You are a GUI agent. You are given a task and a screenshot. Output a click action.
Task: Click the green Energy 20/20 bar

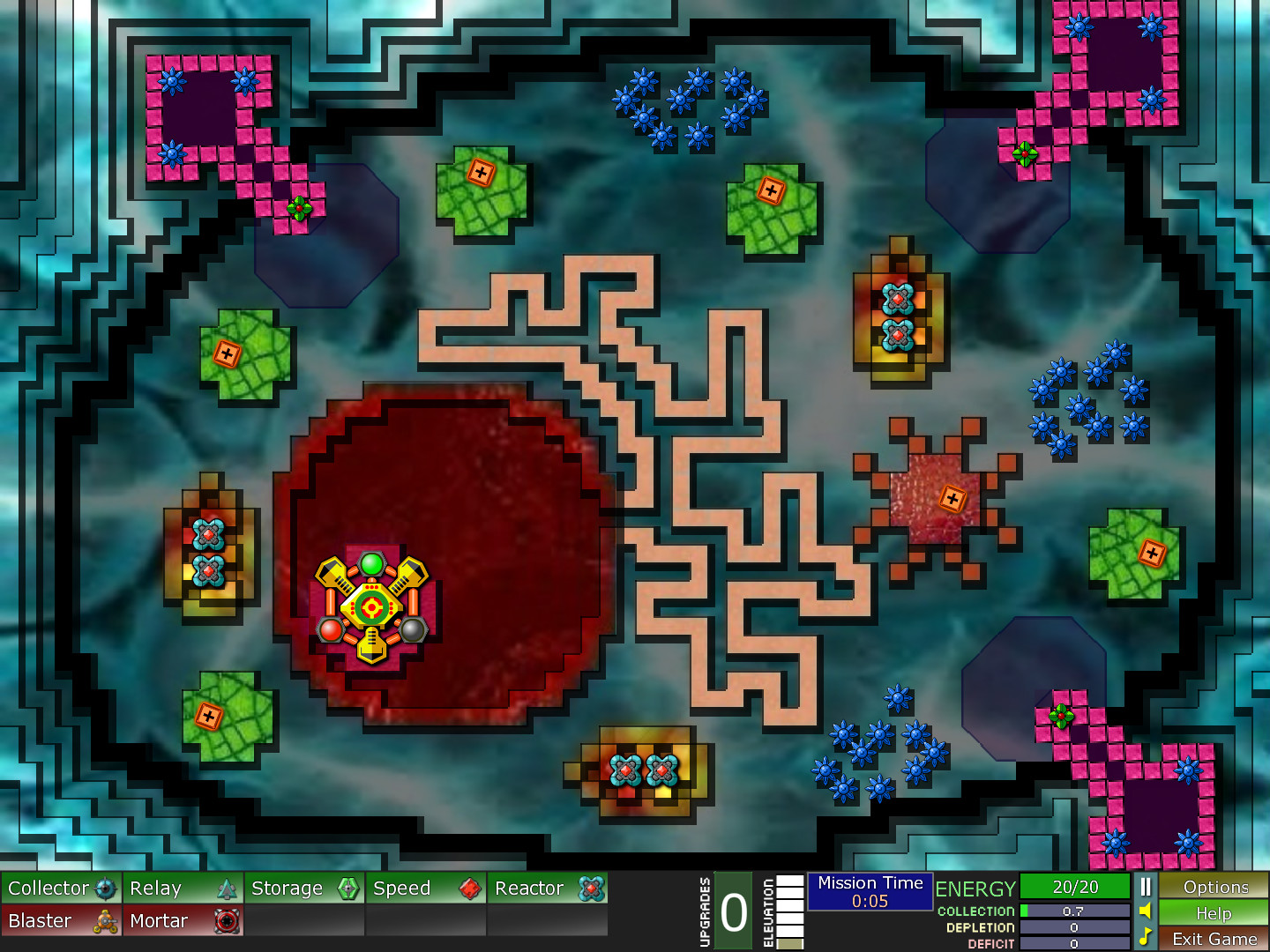tap(1074, 888)
